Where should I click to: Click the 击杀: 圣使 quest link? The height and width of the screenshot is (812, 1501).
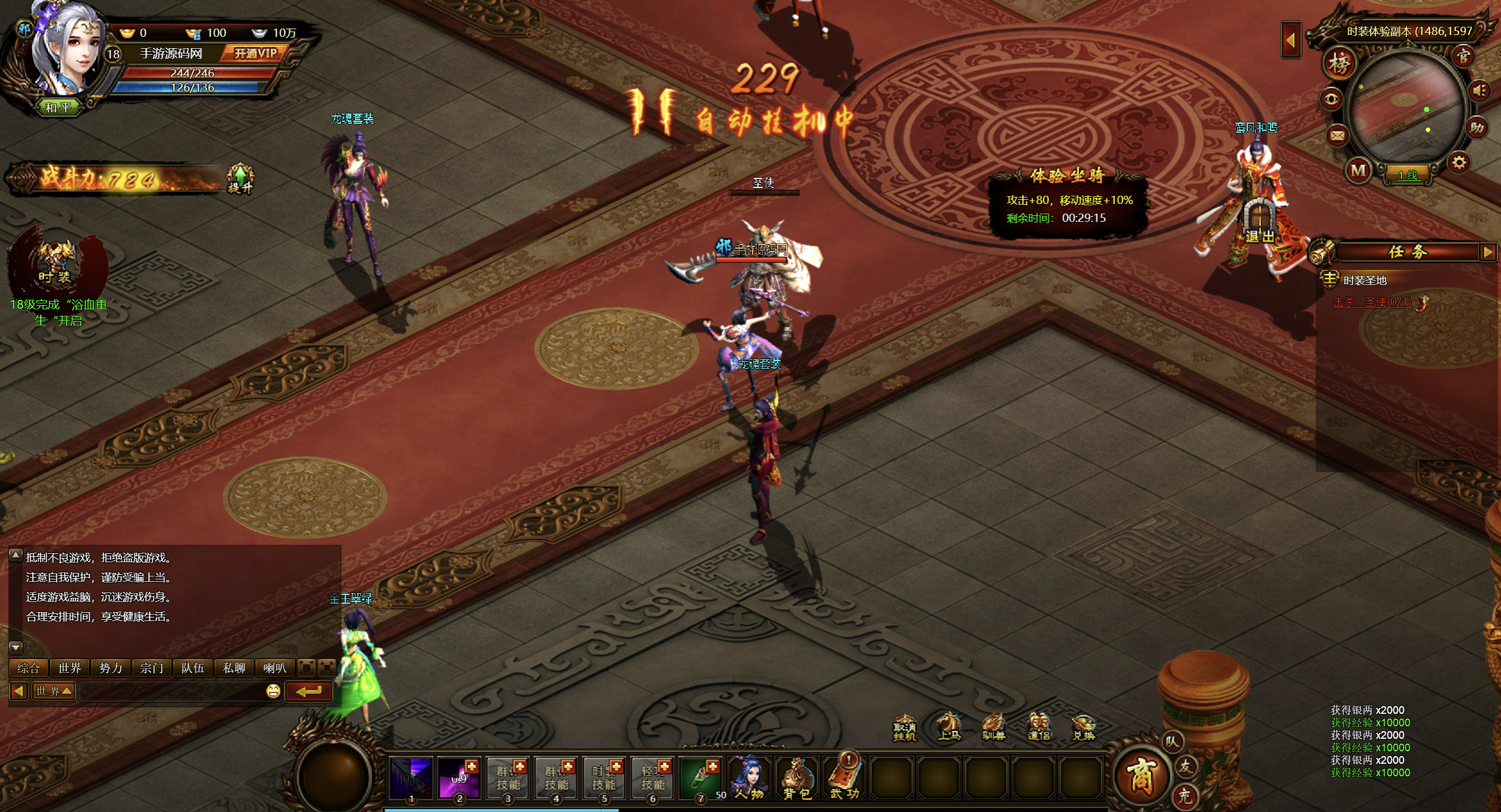(1372, 302)
